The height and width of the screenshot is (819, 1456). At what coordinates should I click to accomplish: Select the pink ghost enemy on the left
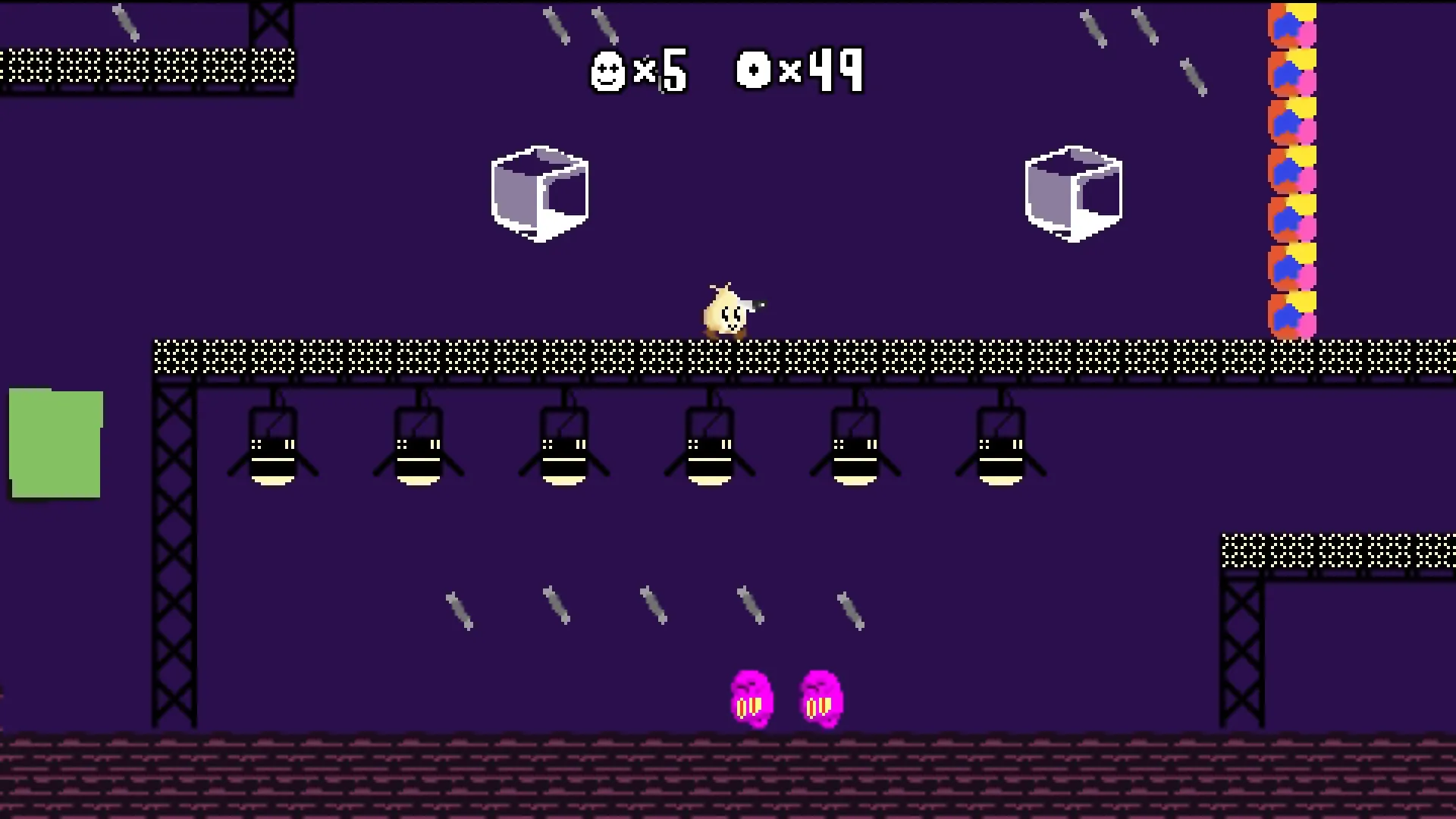[x=752, y=698]
